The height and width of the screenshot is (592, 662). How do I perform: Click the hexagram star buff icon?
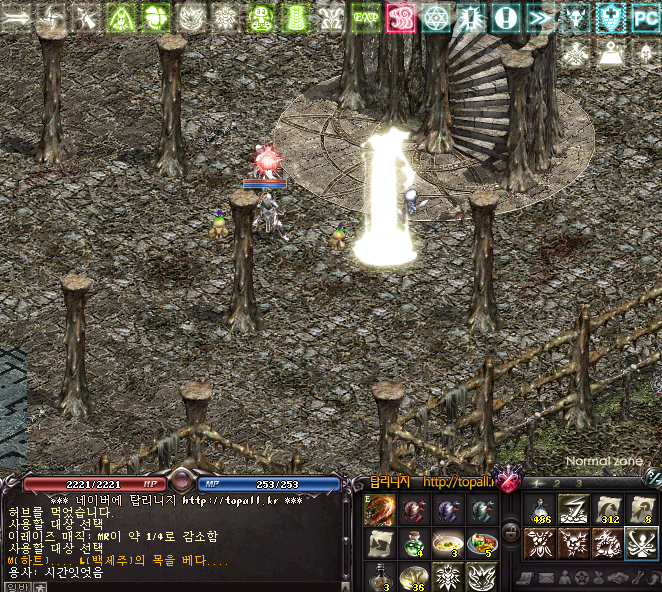[x=436, y=17]
